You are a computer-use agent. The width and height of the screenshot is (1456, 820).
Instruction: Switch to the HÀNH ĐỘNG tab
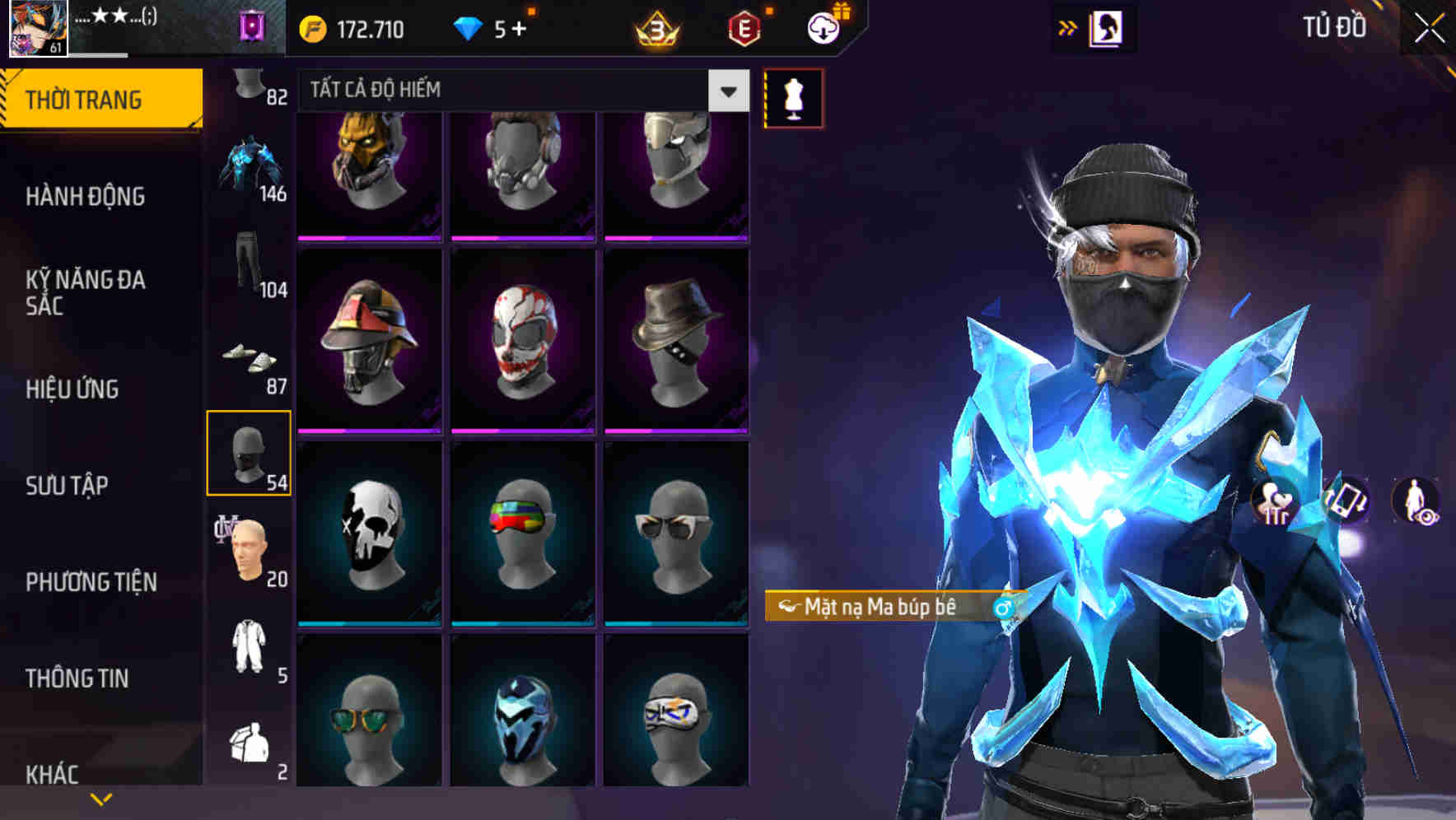pos(86,197)
